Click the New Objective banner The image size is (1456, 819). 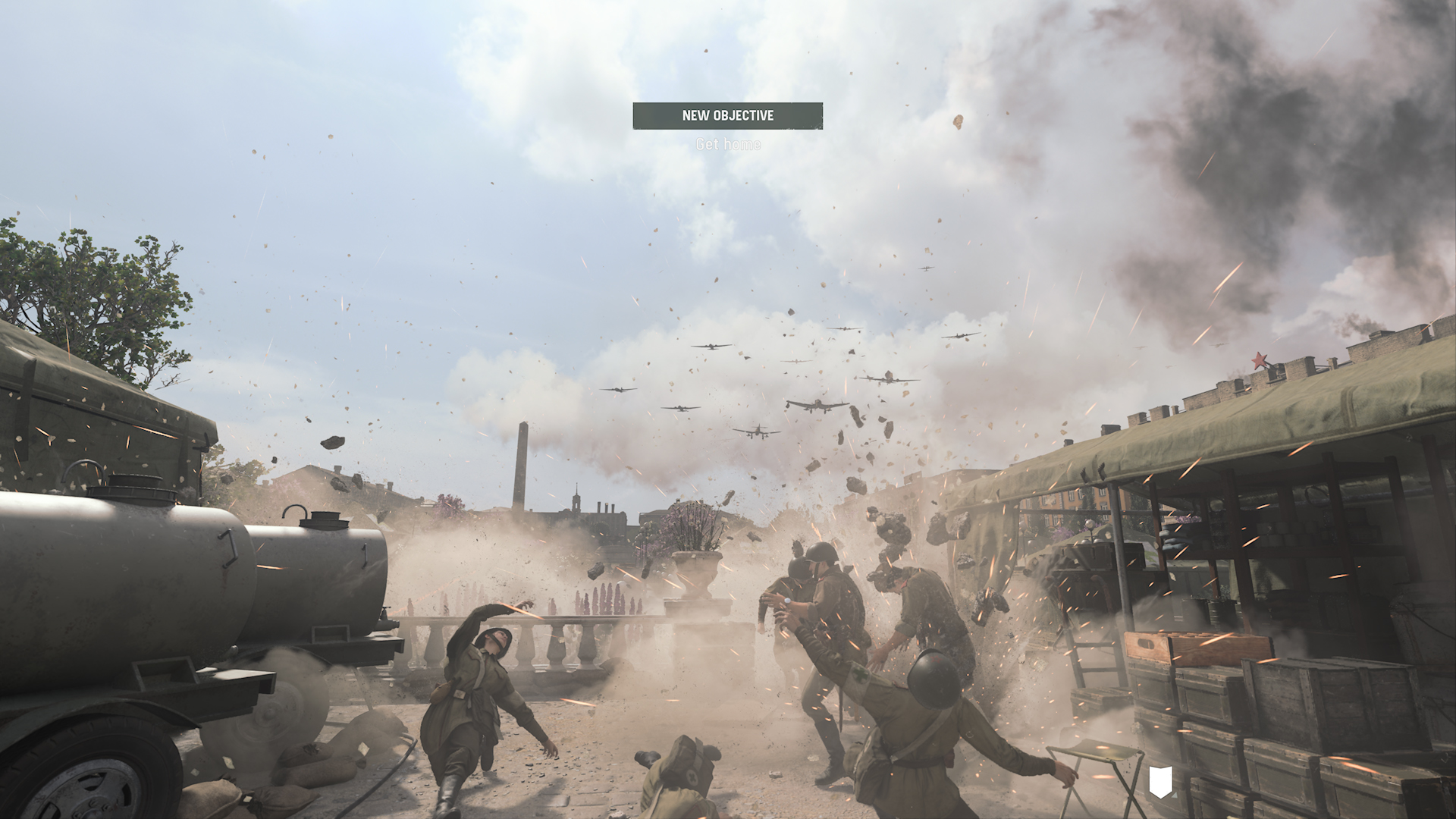727,116
